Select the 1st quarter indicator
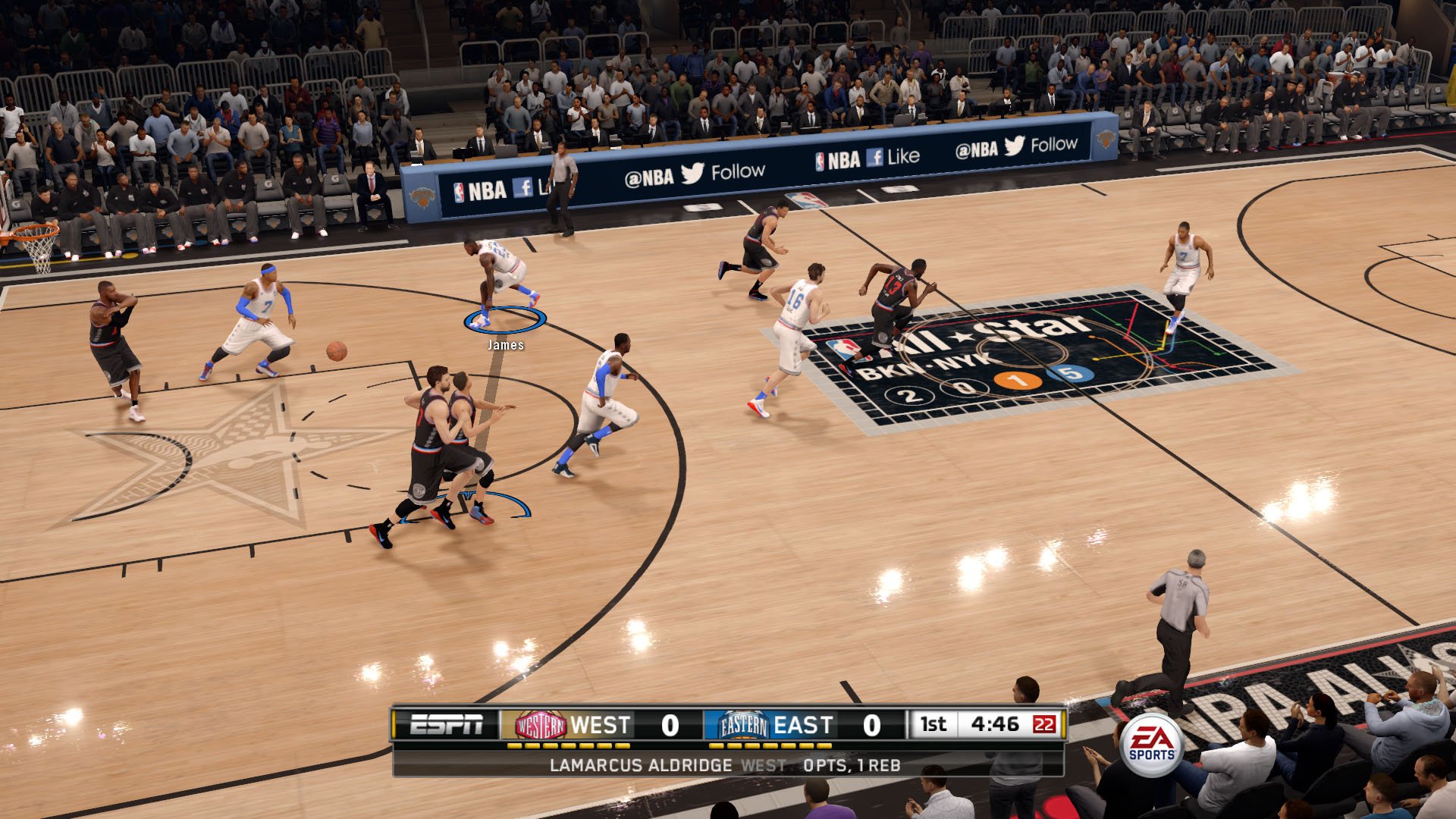Image resolution: width=1456 pixels, height=819 pixels. coord(932,724)
